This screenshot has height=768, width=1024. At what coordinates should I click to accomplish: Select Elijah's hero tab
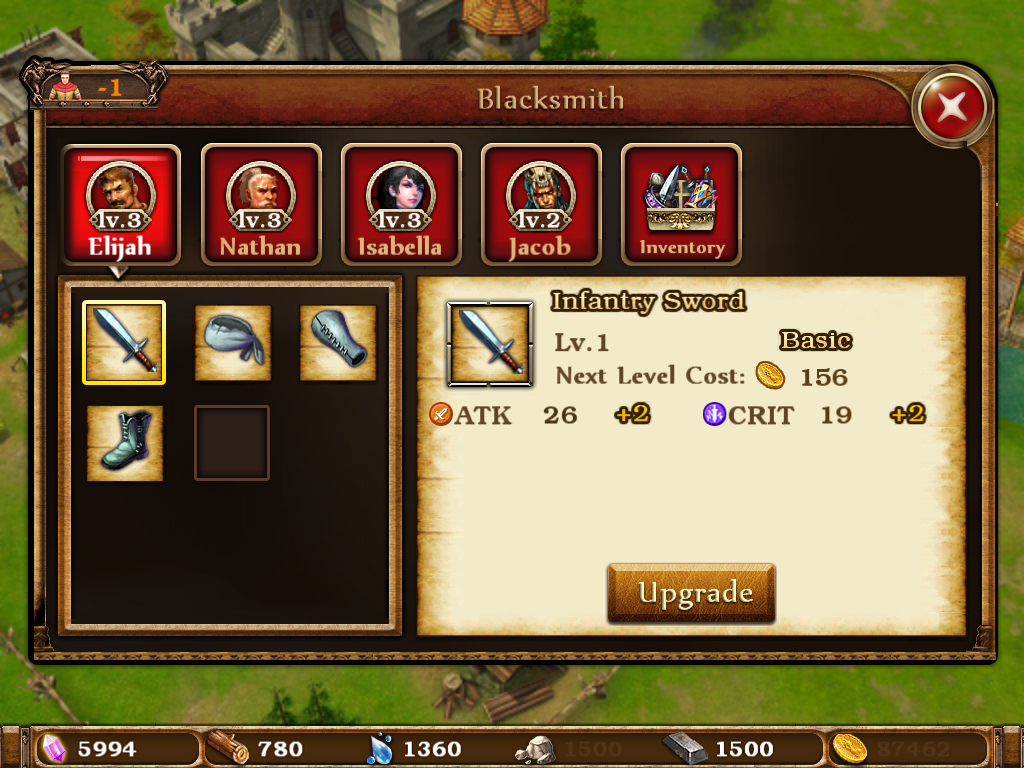coord(121,205)
